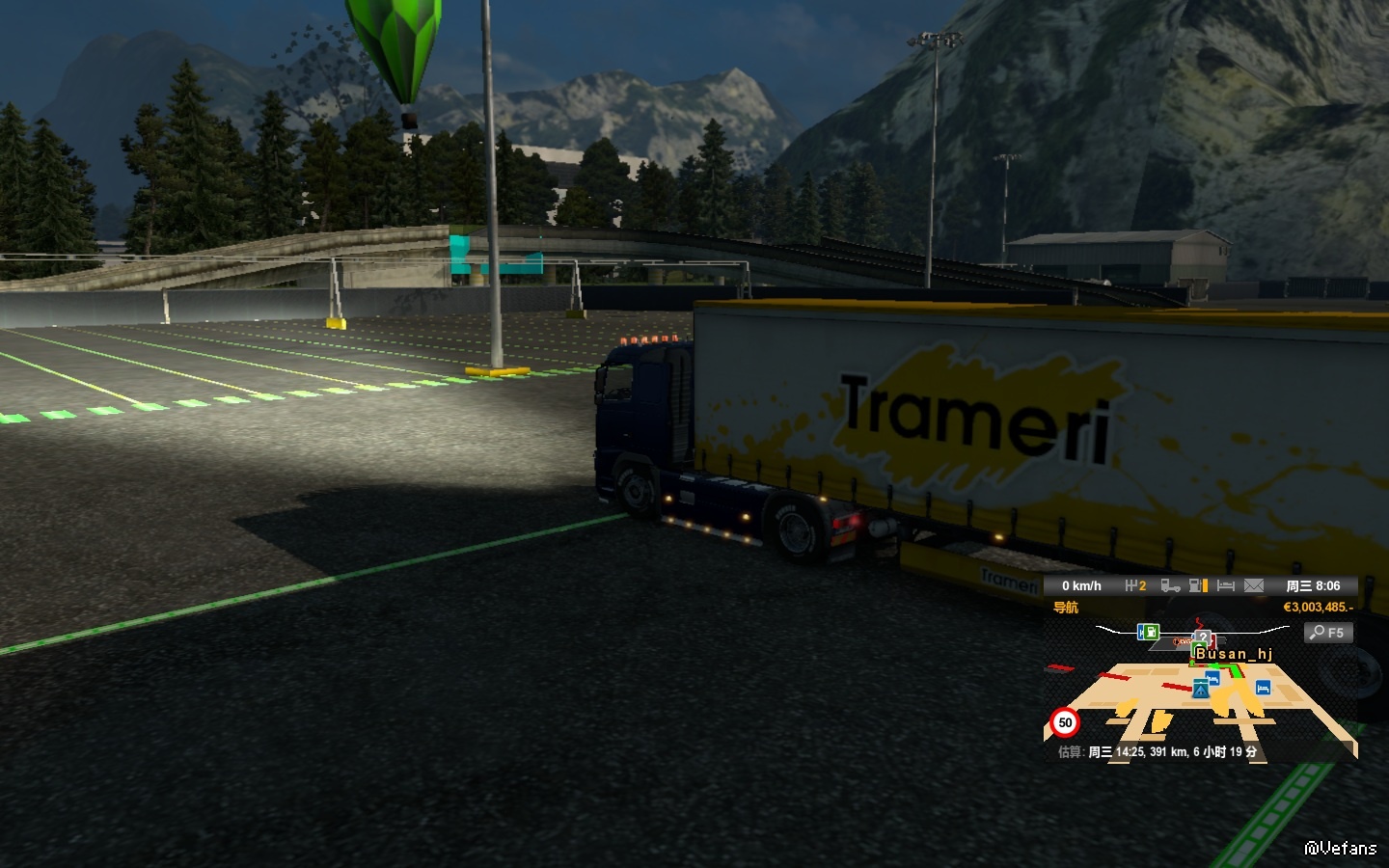Click the truck damage icon in status bar

click(x=1170, y=585)
